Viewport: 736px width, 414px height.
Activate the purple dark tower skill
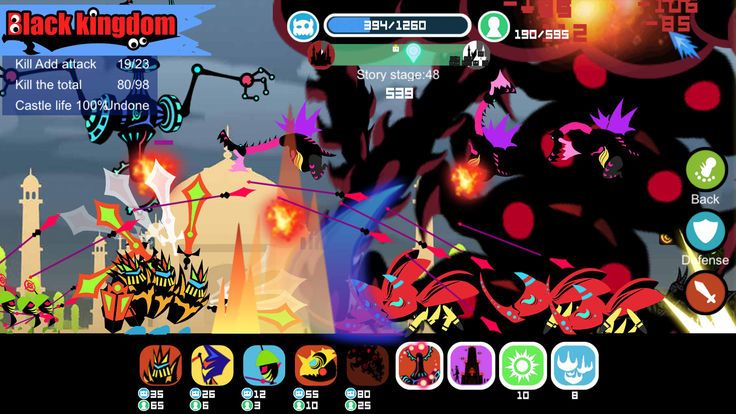pos(471,366)
